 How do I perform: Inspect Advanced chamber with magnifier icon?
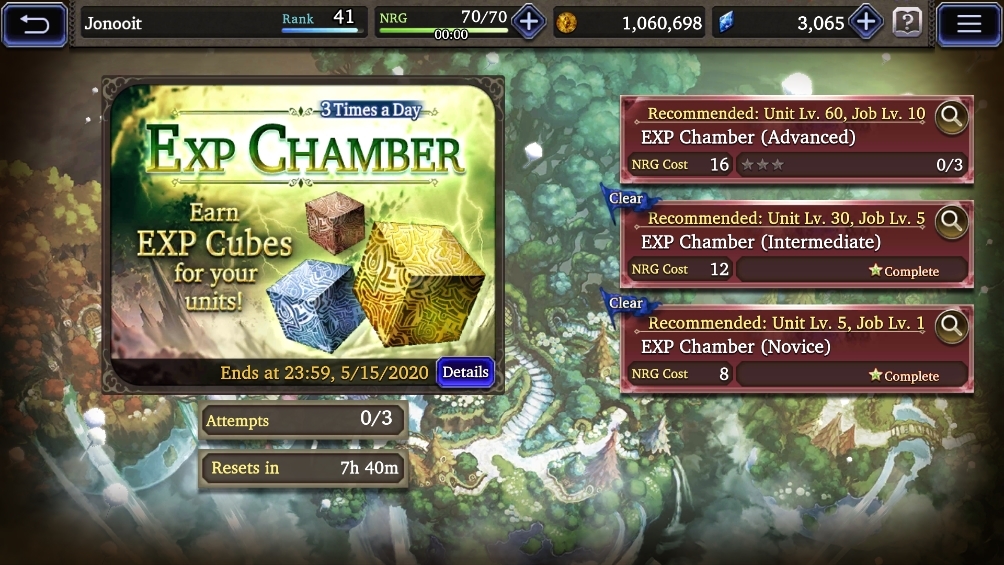[x=951, y=117]
